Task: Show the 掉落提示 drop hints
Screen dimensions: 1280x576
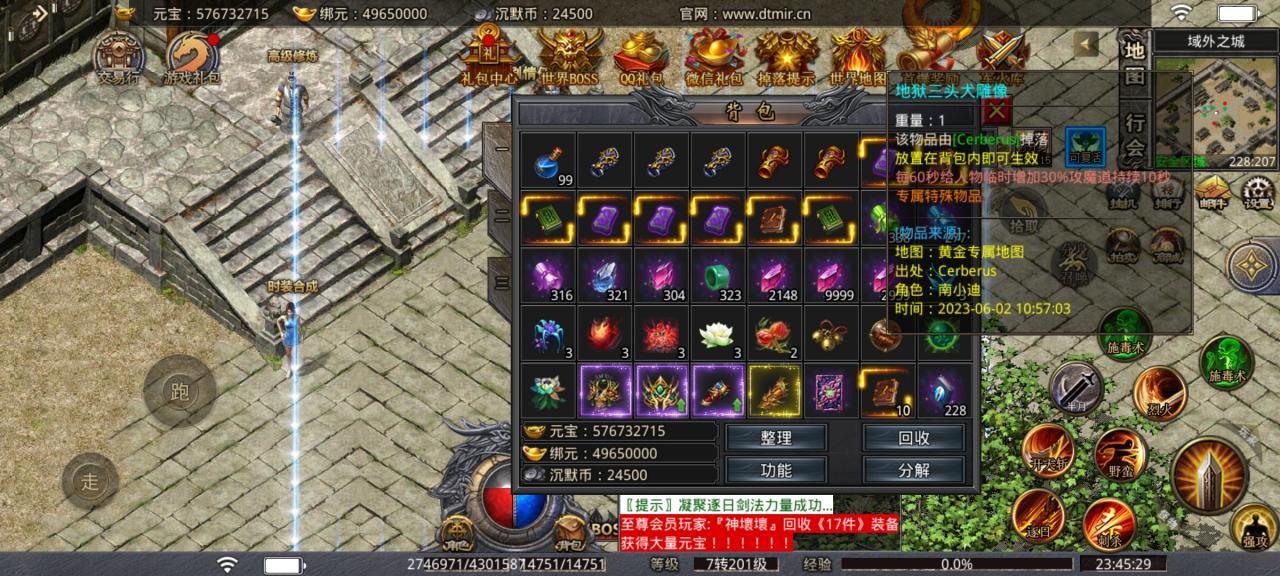Action: point(786,55)
